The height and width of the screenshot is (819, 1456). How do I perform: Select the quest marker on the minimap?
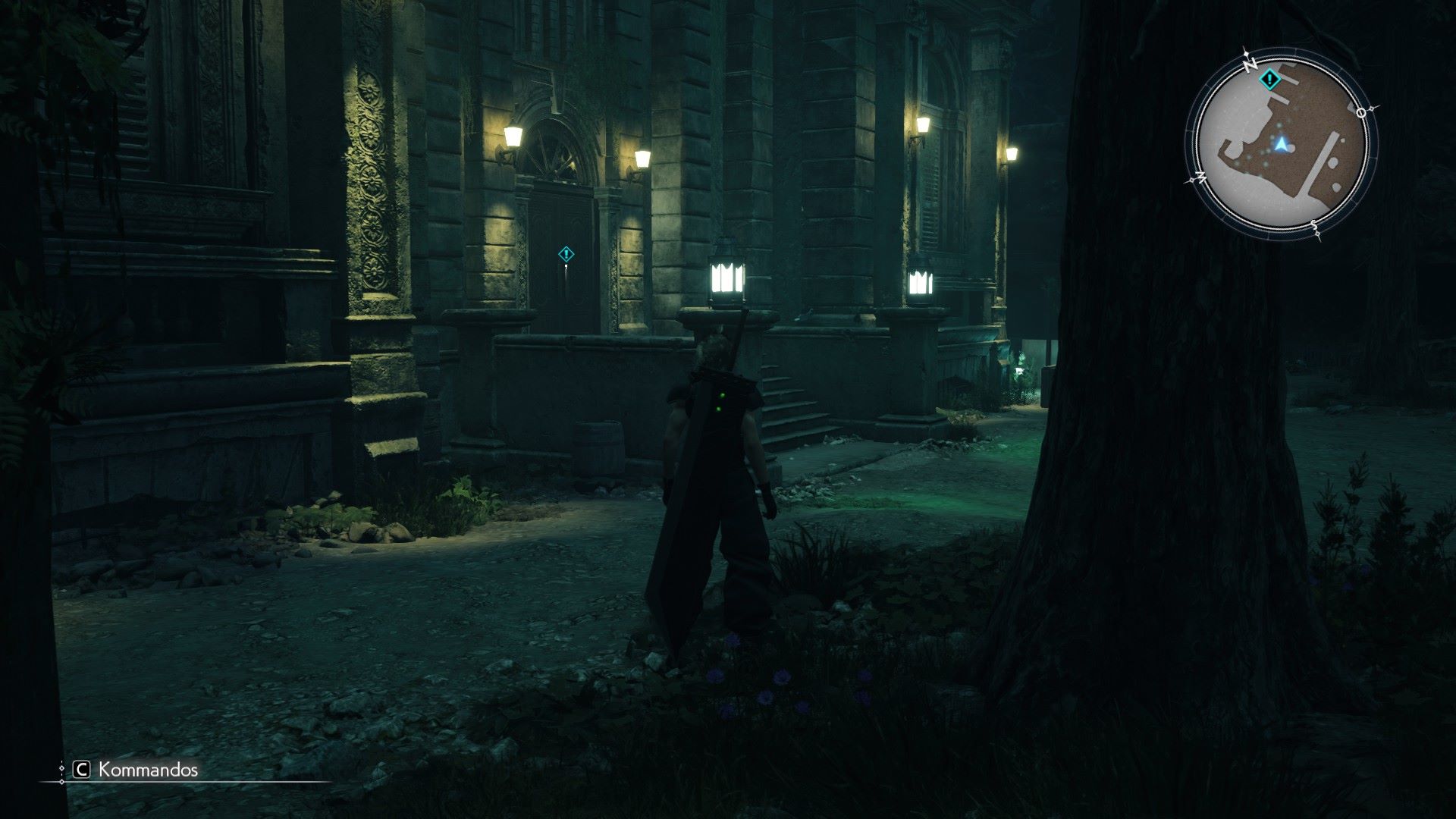point(1267,79)
